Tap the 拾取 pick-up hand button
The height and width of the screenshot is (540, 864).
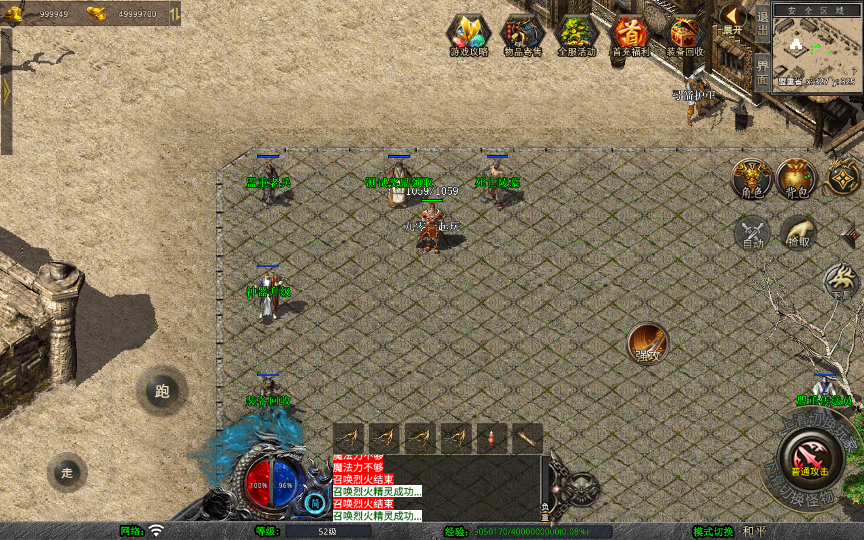click(x=798, y=232)
